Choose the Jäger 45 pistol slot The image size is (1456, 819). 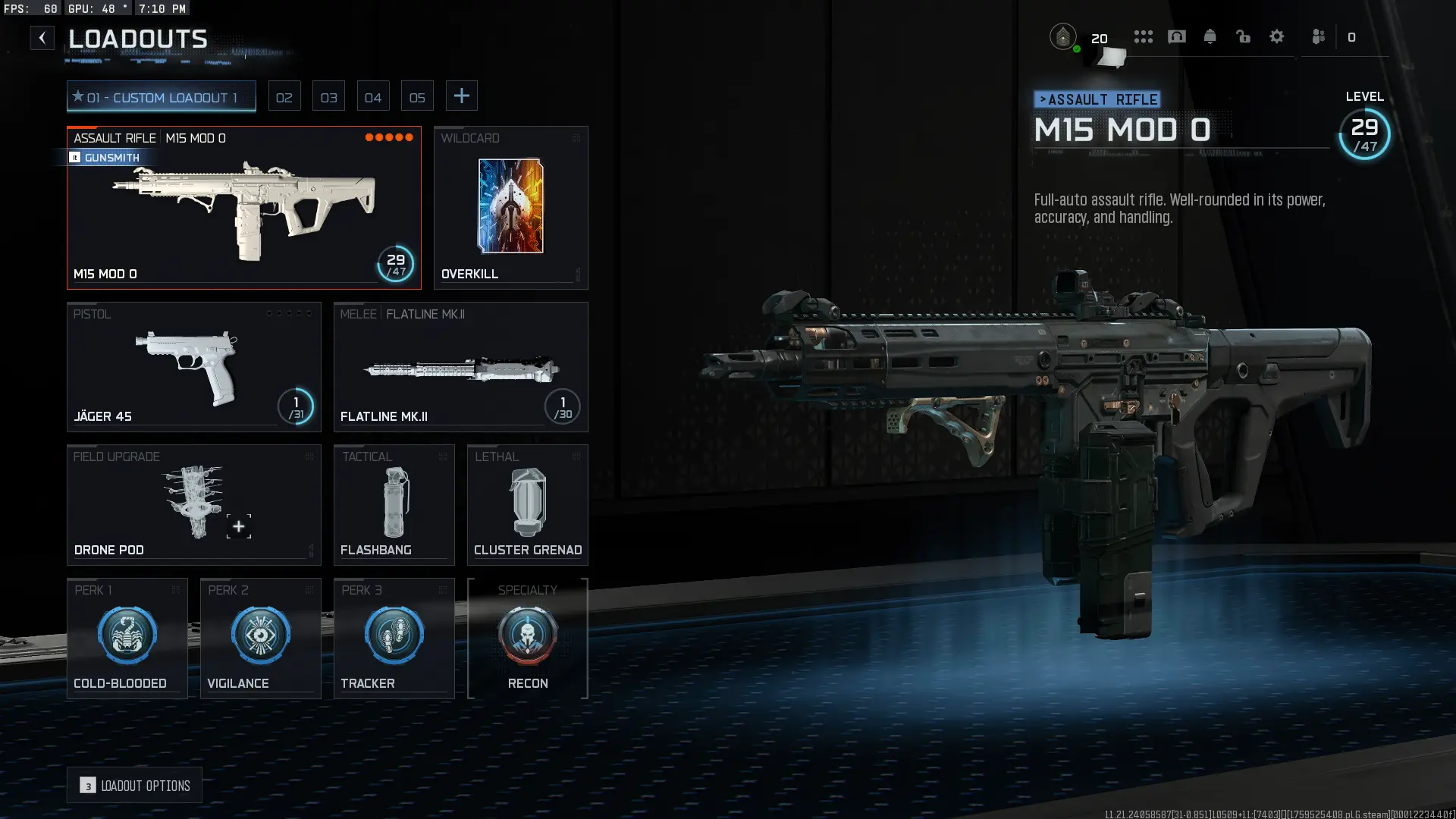(x=193, y=368)
